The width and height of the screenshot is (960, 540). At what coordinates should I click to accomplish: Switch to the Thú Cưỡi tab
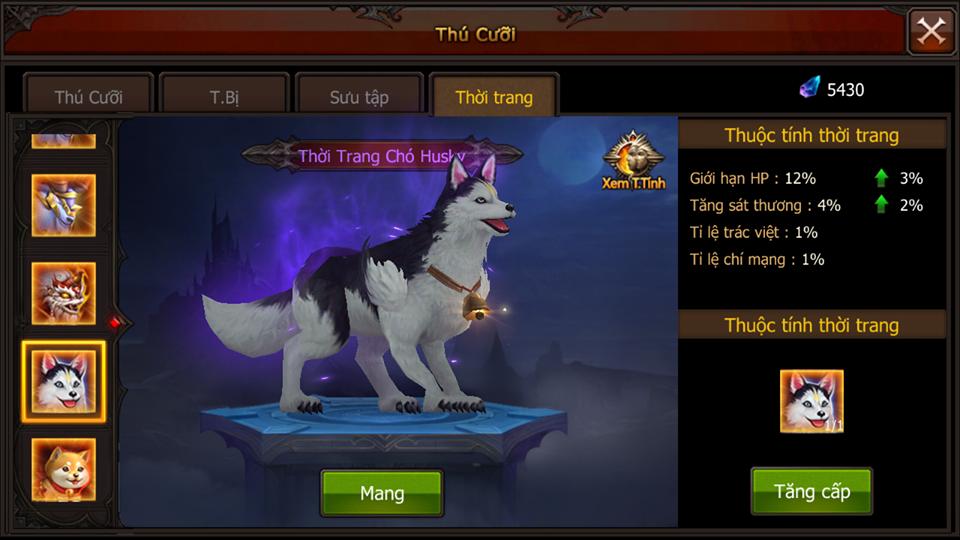[x=88, y=97]
